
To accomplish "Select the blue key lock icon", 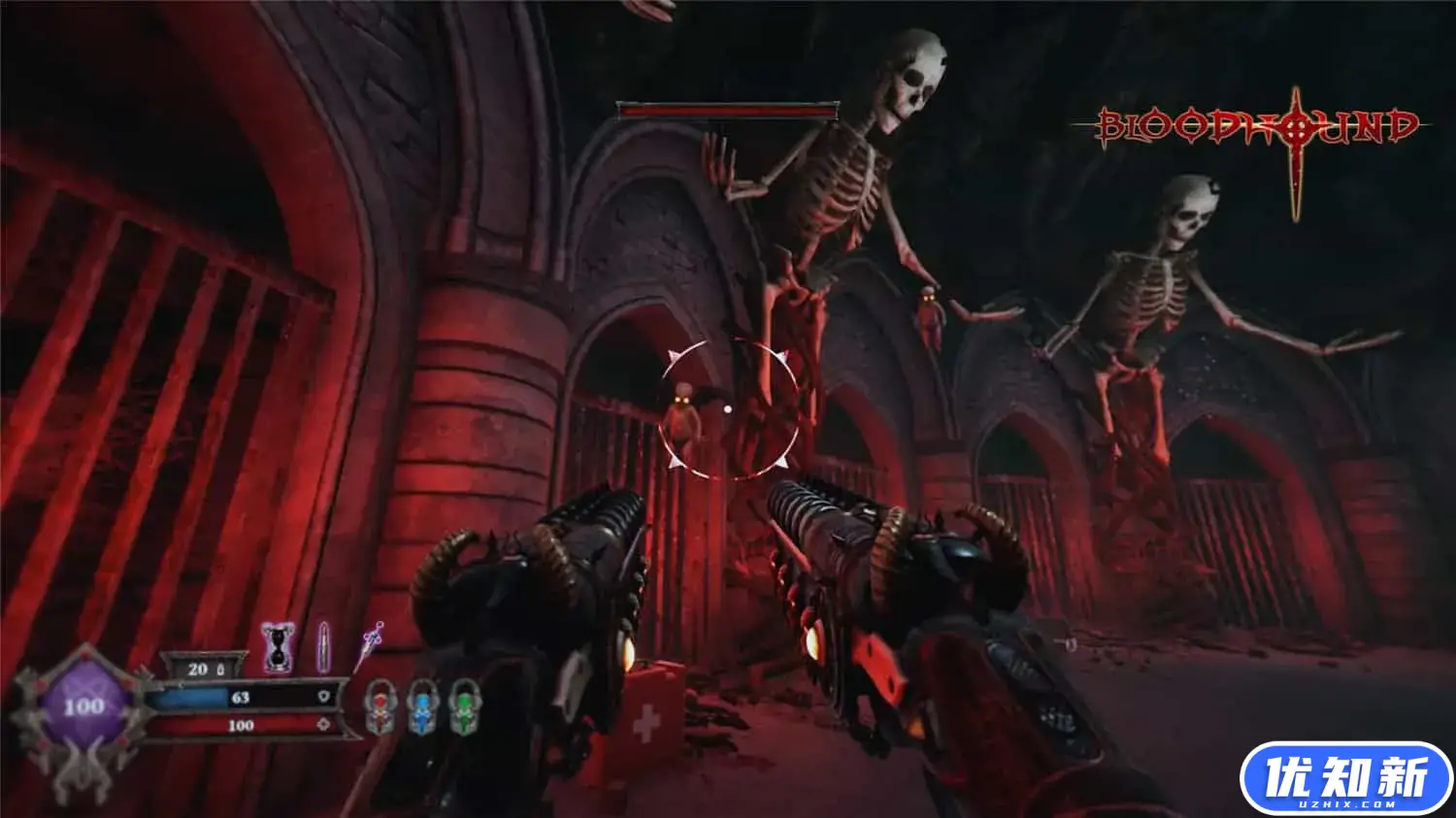I will [423, 706].
